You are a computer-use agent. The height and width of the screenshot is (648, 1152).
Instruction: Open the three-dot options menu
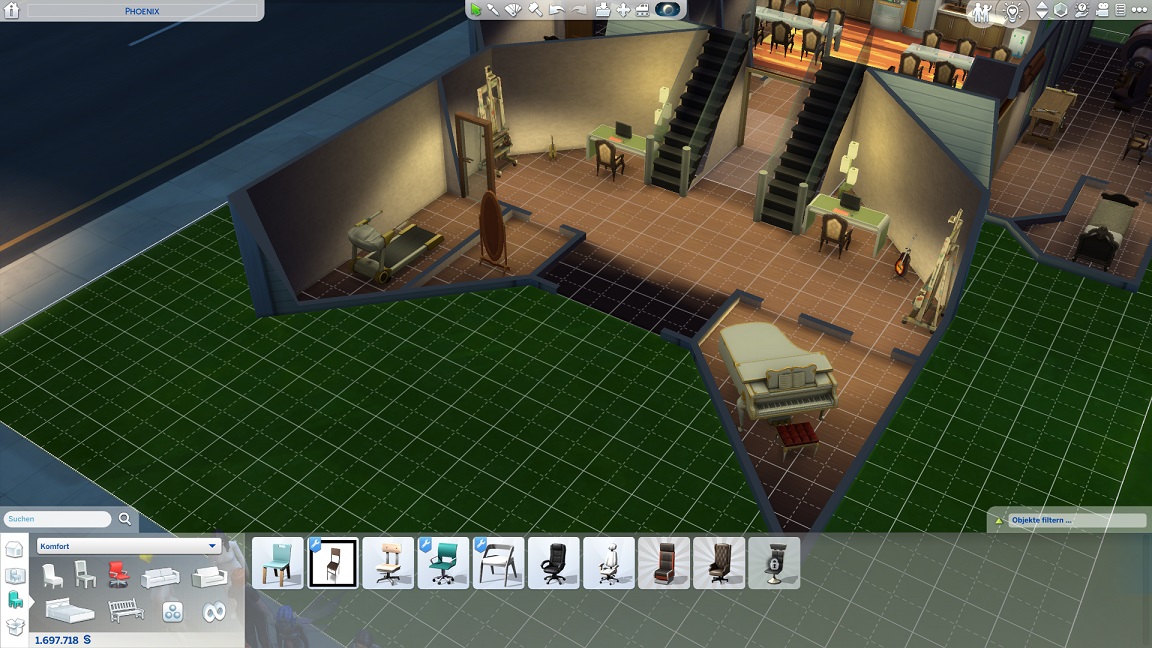[x=1137, y=10]
